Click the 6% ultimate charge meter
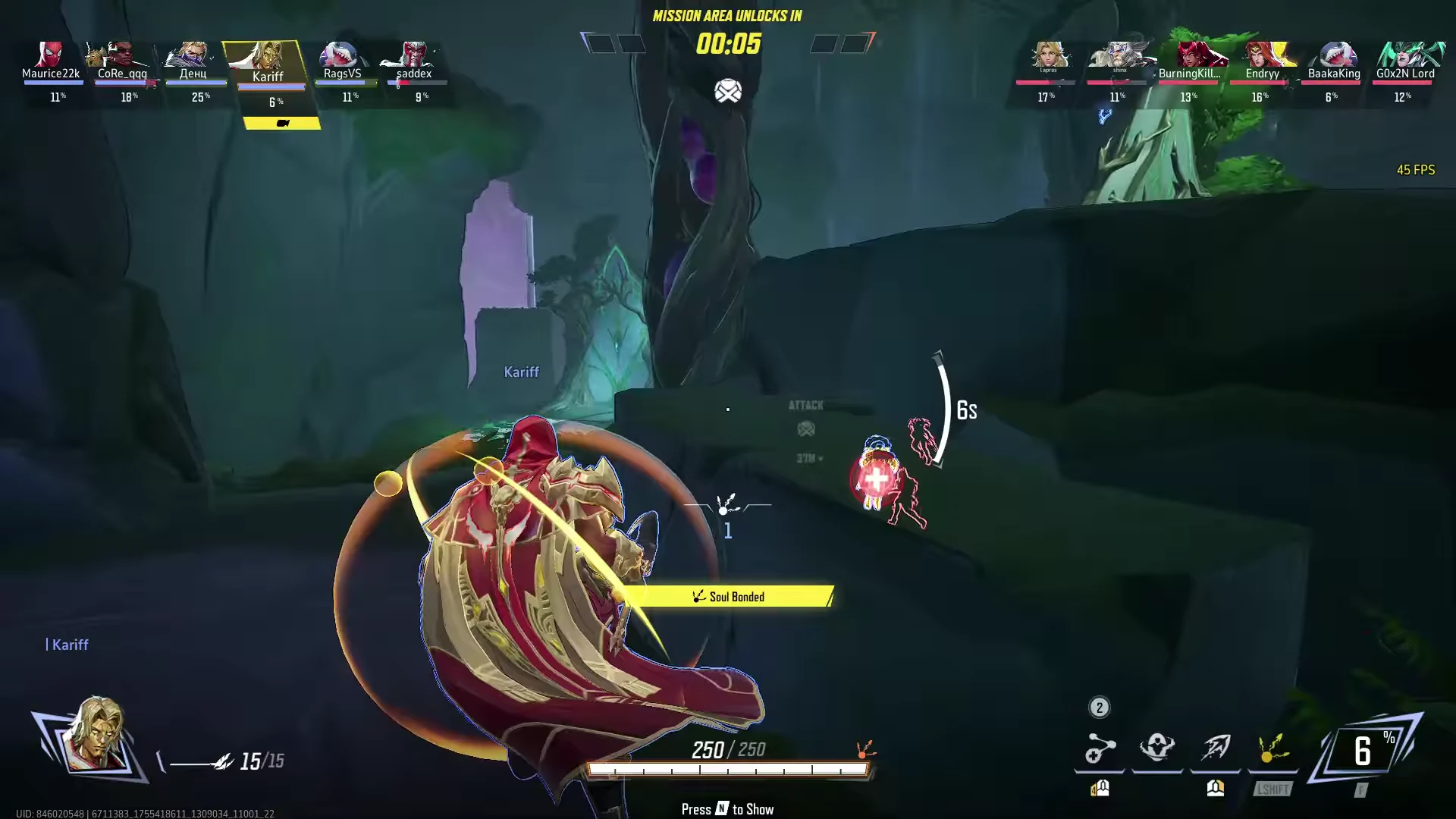Screen dimensions: 1456x819 tap(1364, 751)
